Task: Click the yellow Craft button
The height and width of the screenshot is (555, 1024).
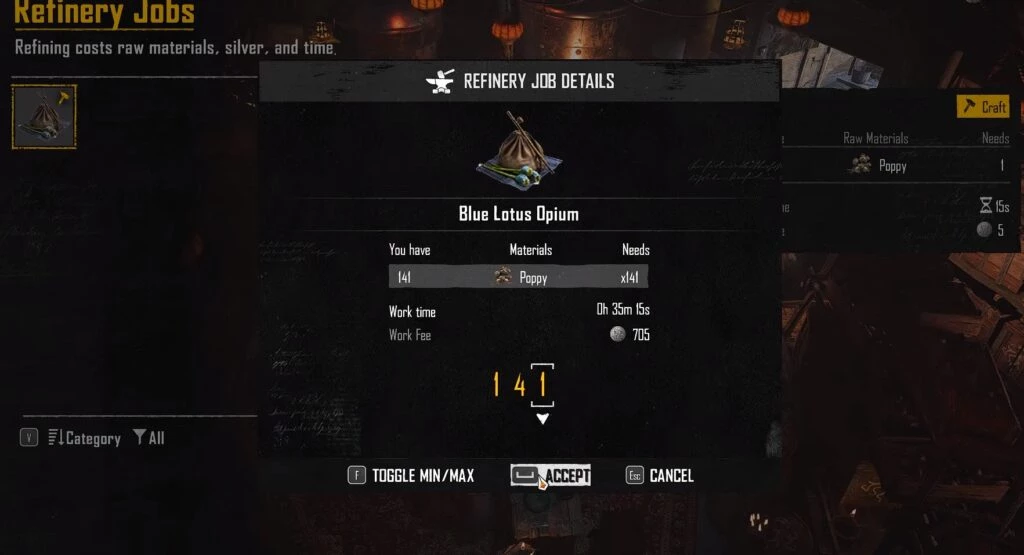Action: tap(983, 107)
